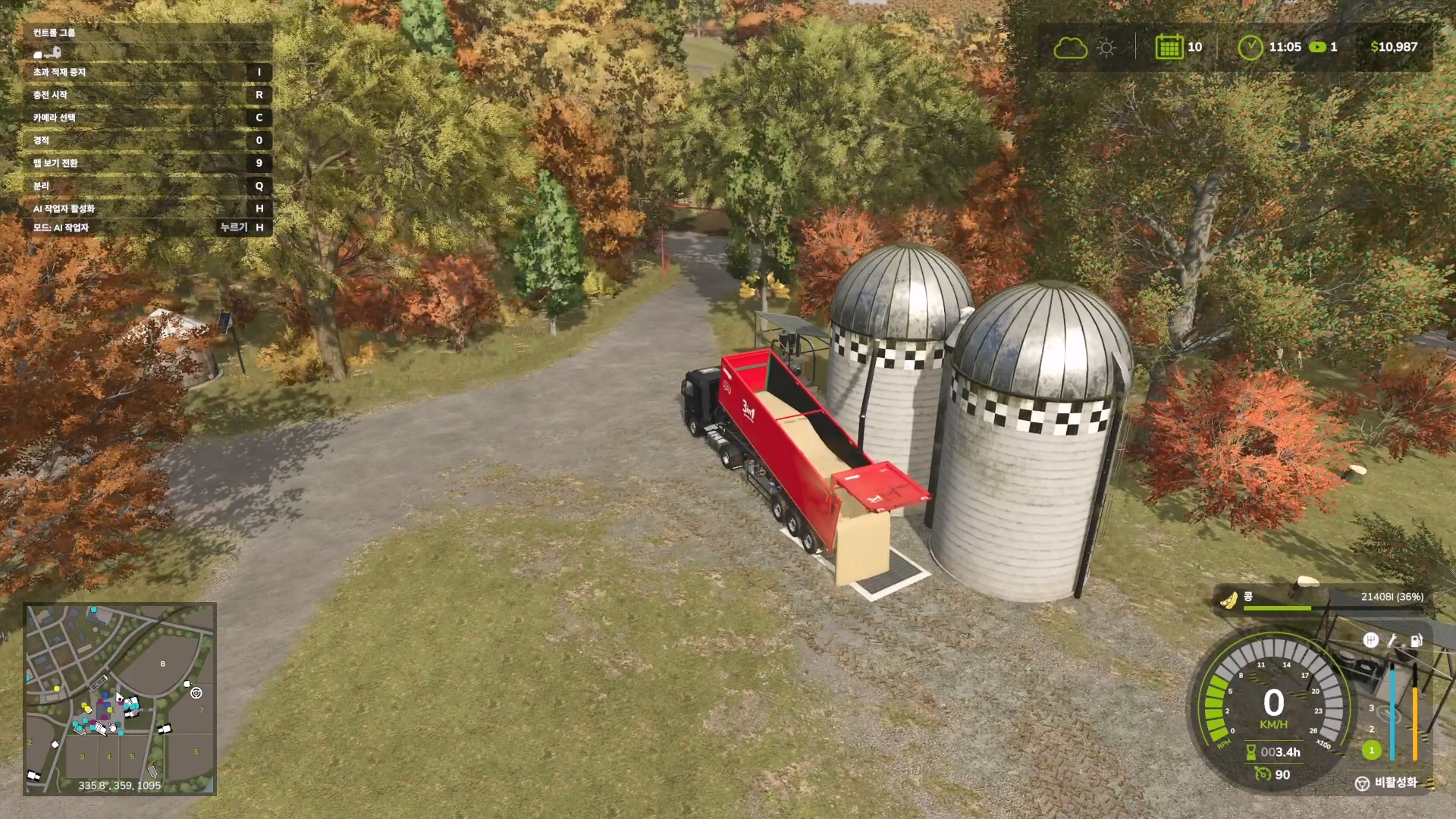Click the soybean fill-type icon

pos(1228,600)
